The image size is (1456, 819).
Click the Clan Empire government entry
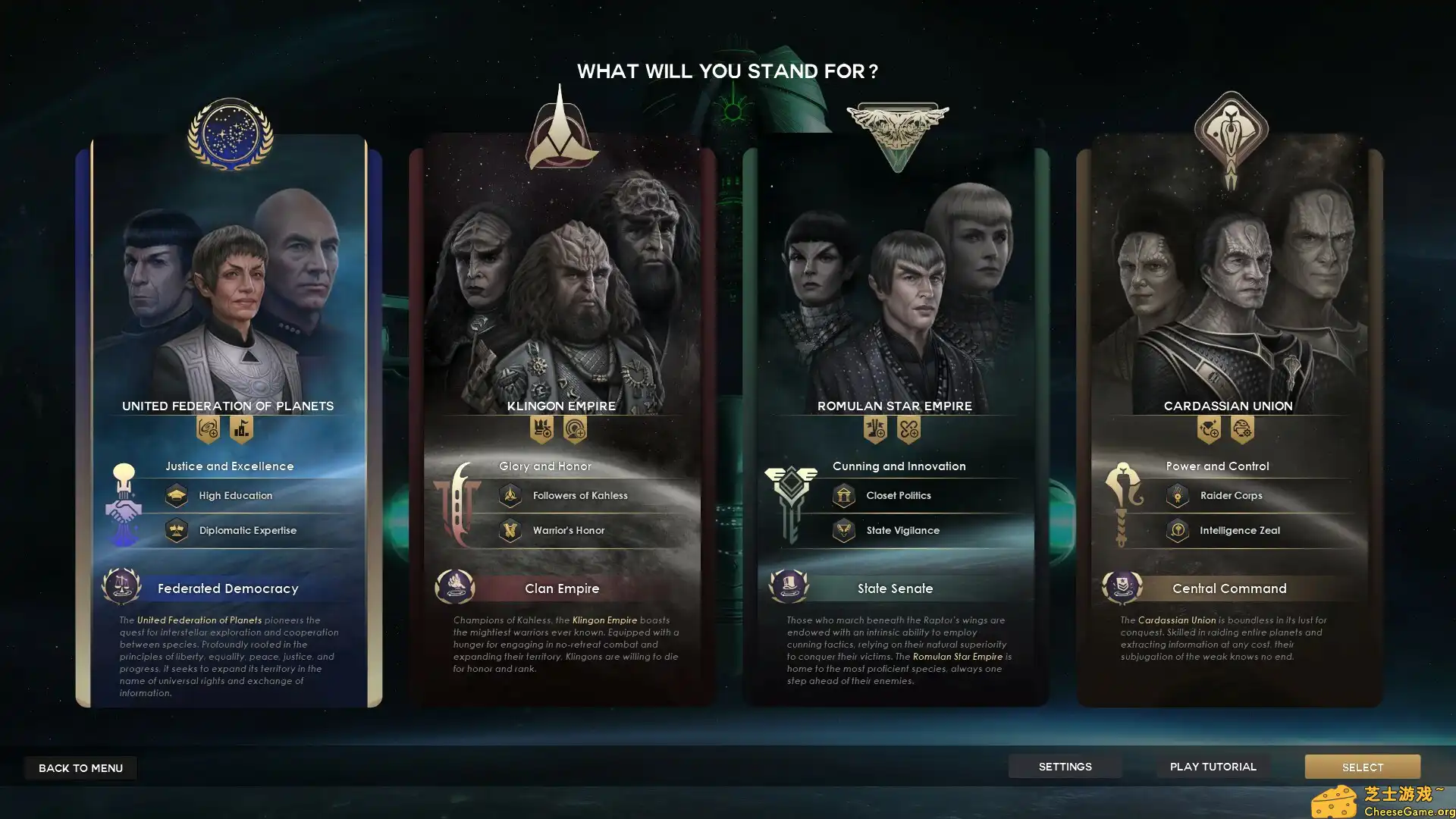tap(562, 588)
